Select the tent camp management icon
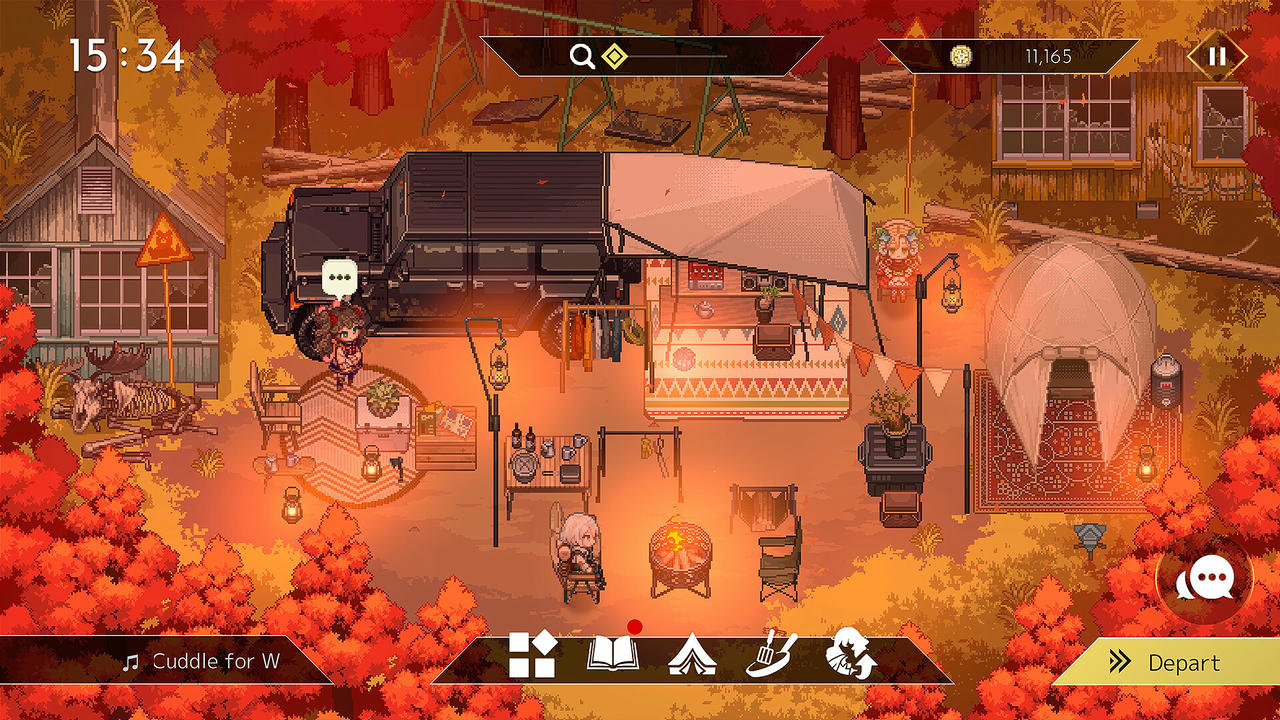The height and width of the screenshot is (720, 1280). pos(694,656)
